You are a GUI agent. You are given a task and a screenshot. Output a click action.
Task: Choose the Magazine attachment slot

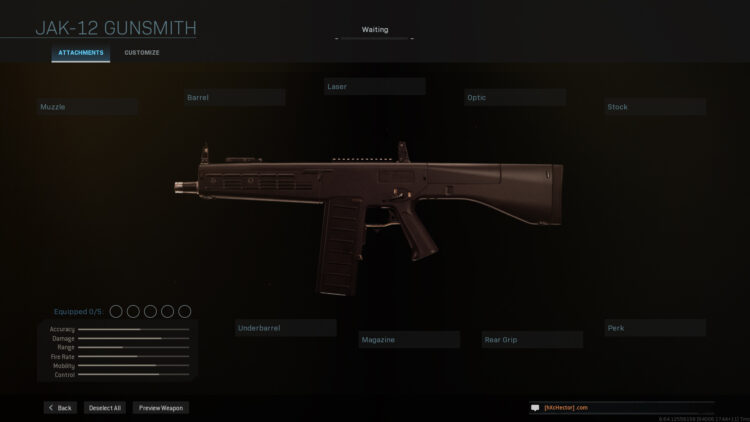point(410,340)
